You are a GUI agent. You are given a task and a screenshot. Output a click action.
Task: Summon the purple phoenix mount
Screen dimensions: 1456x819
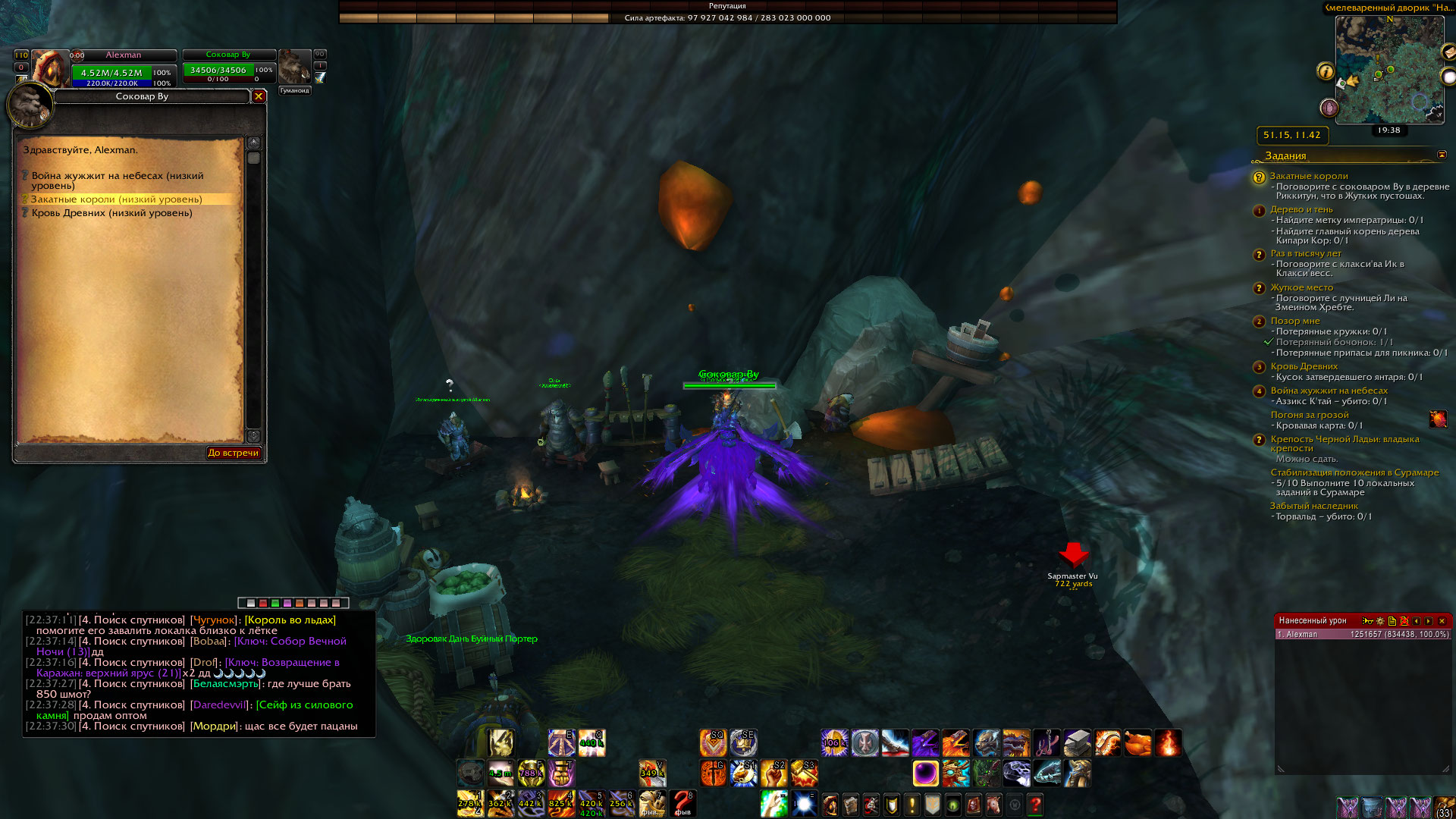(925, 743)
